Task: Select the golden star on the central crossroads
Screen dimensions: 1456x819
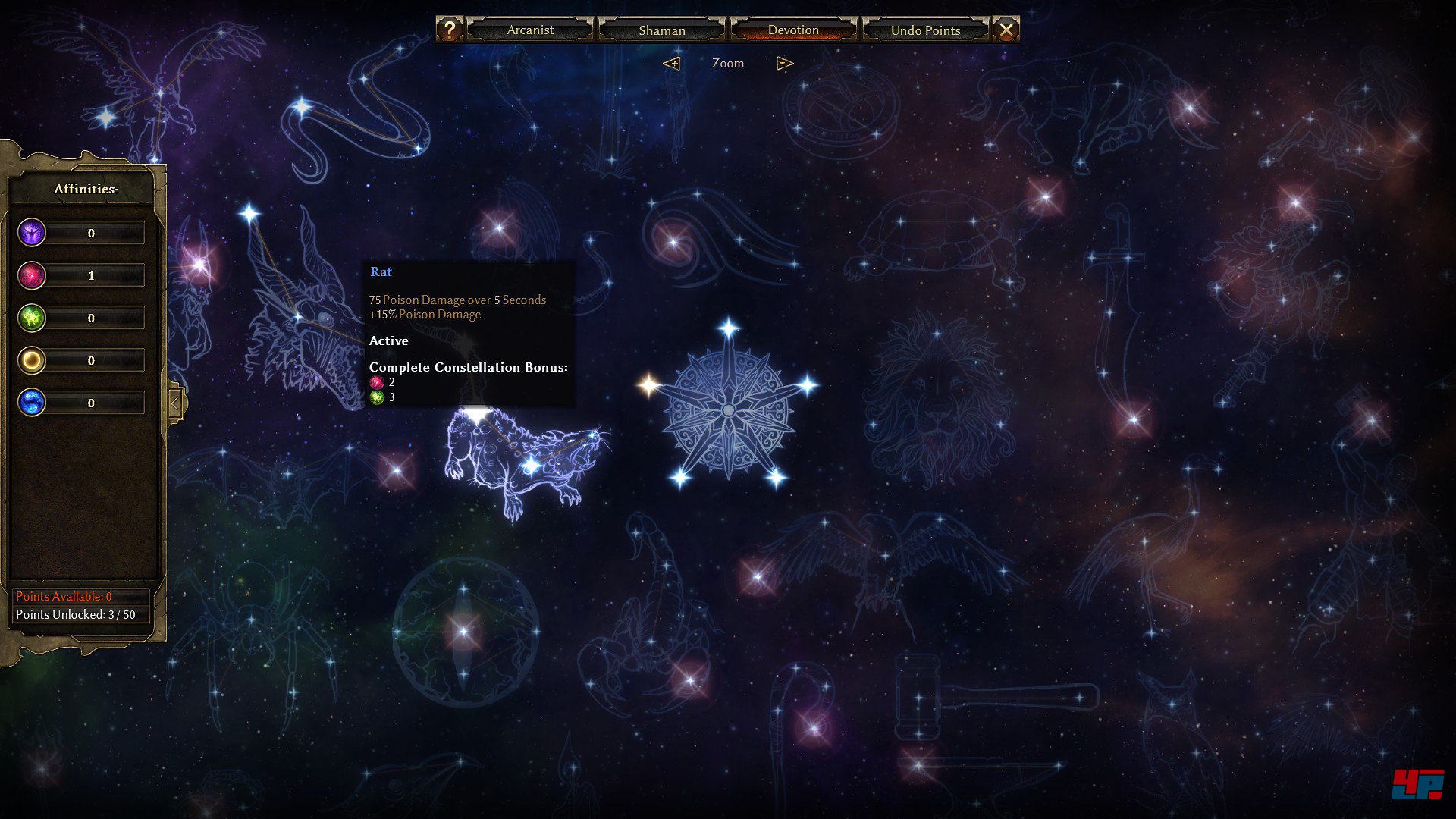Action: (648, 385)
